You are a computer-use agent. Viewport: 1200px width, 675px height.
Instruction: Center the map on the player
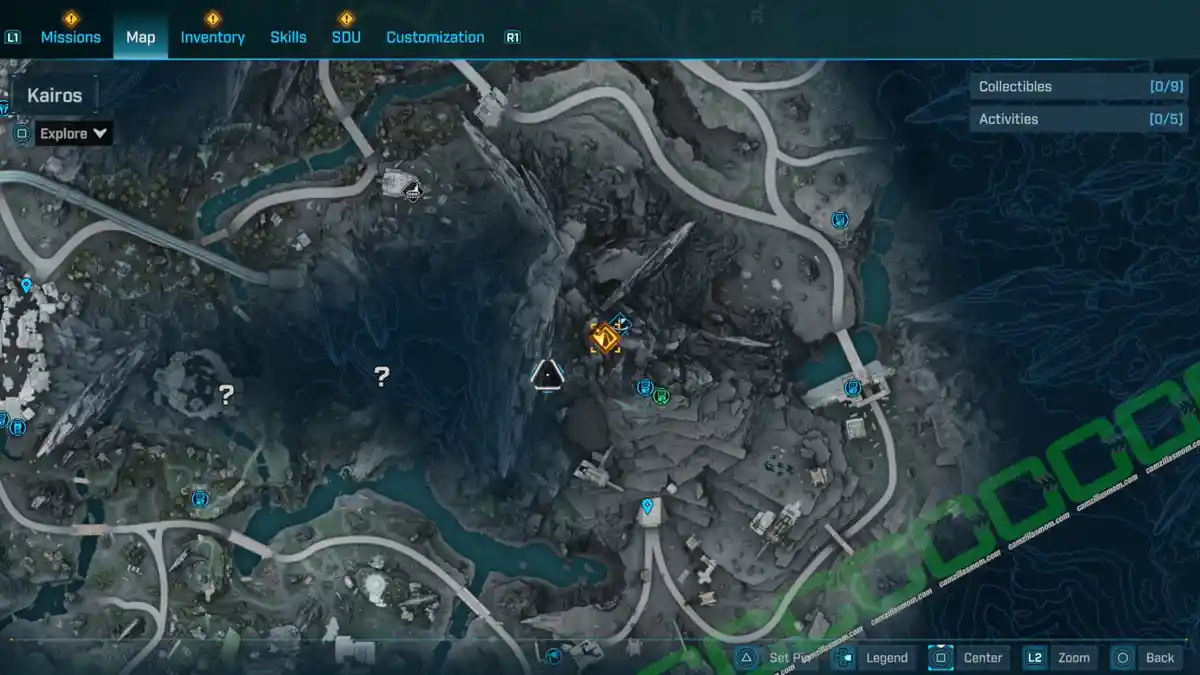[969, 657]
